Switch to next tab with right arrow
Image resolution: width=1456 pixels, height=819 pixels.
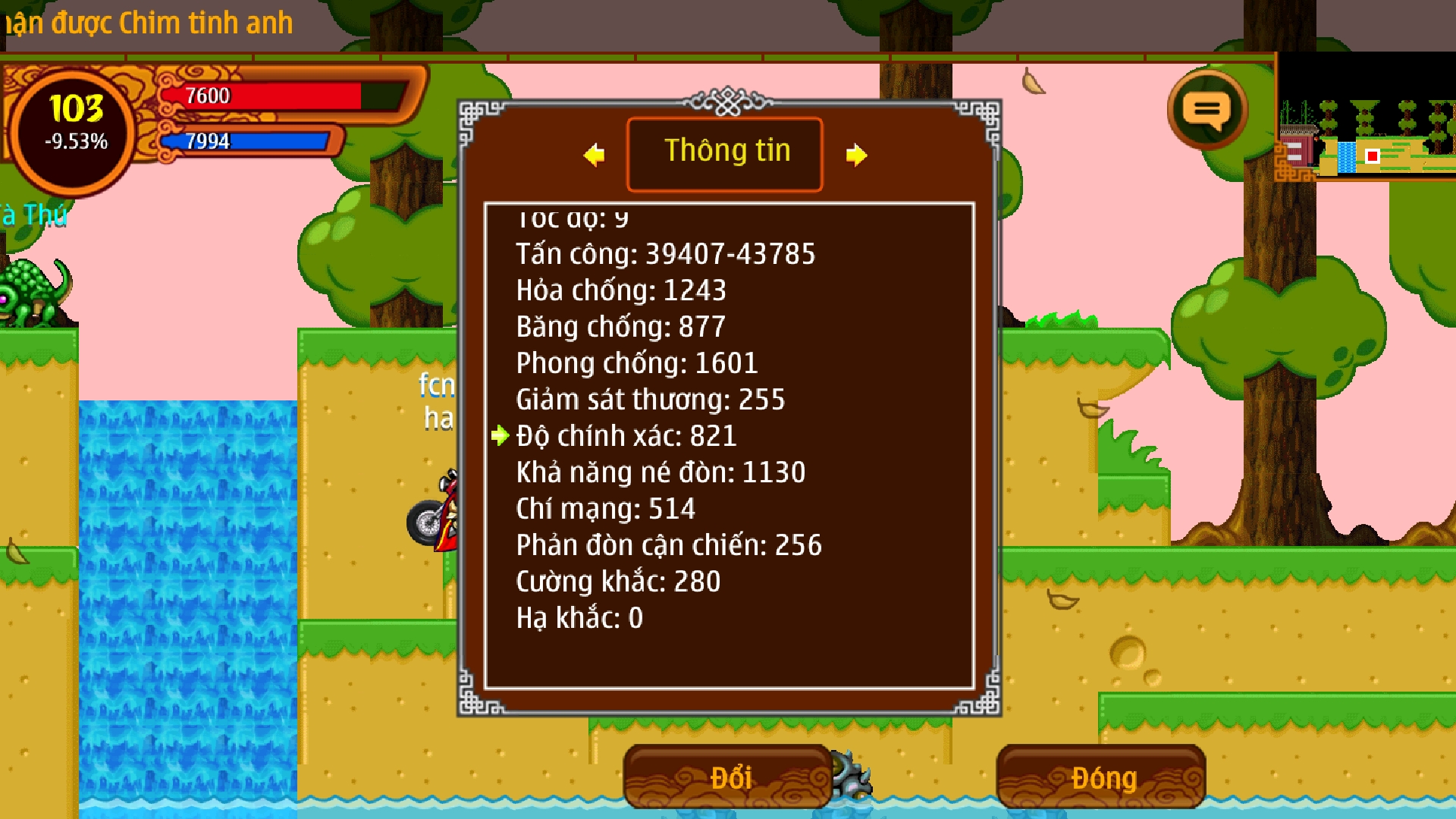856,155
